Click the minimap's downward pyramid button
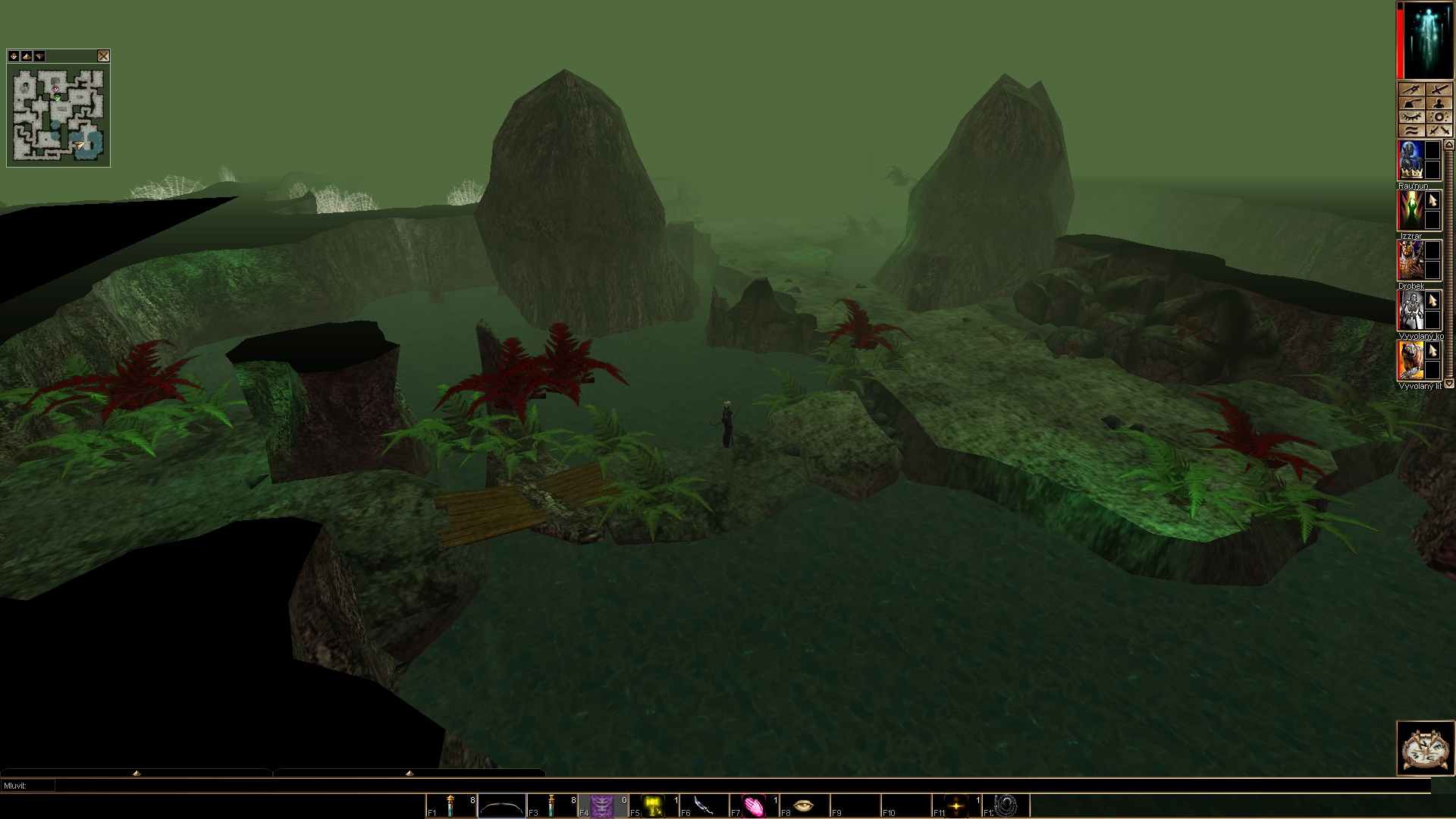1456x819 pixels. pos(39,56)
